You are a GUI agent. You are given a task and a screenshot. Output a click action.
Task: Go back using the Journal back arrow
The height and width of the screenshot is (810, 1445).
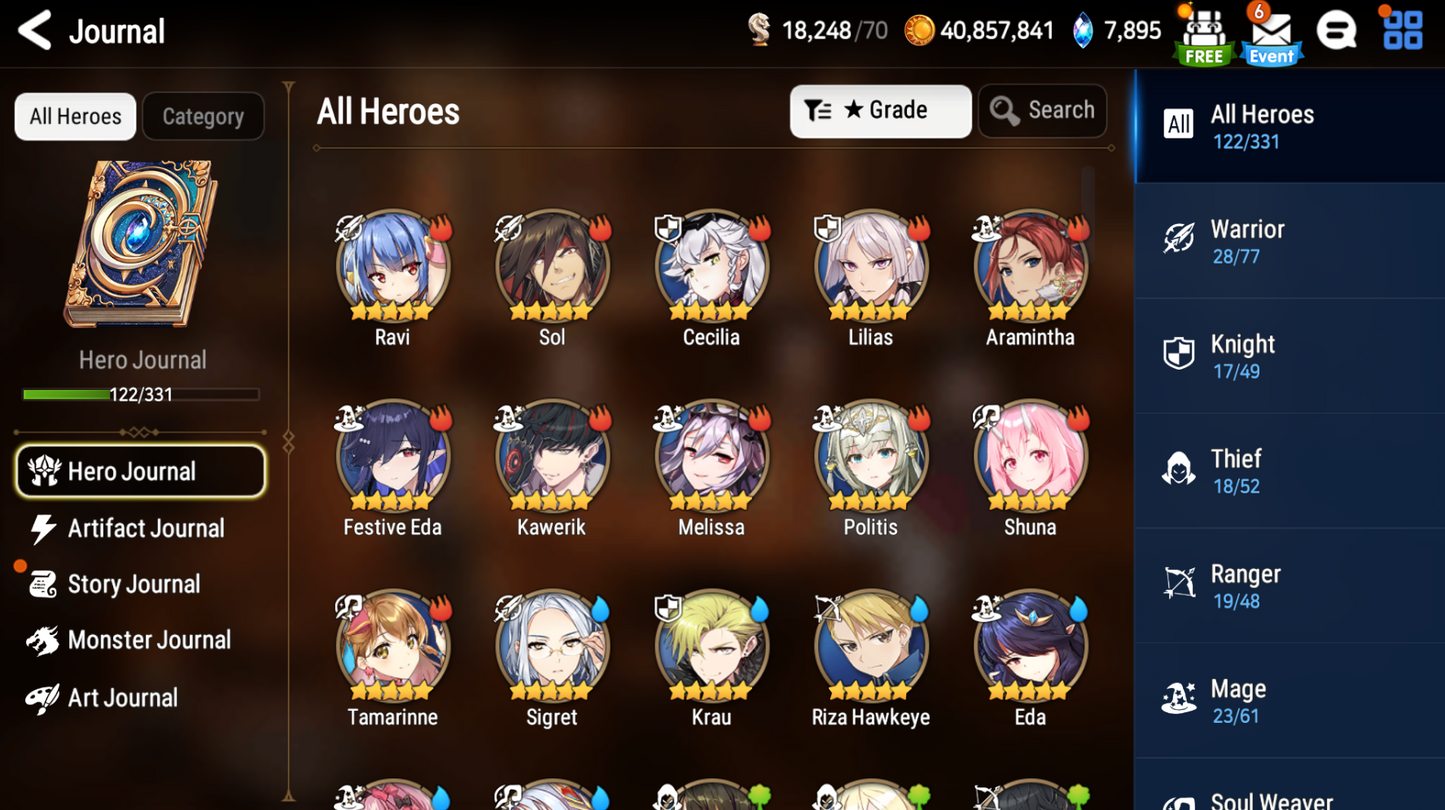pyautogui.click(x=34, y=31)
